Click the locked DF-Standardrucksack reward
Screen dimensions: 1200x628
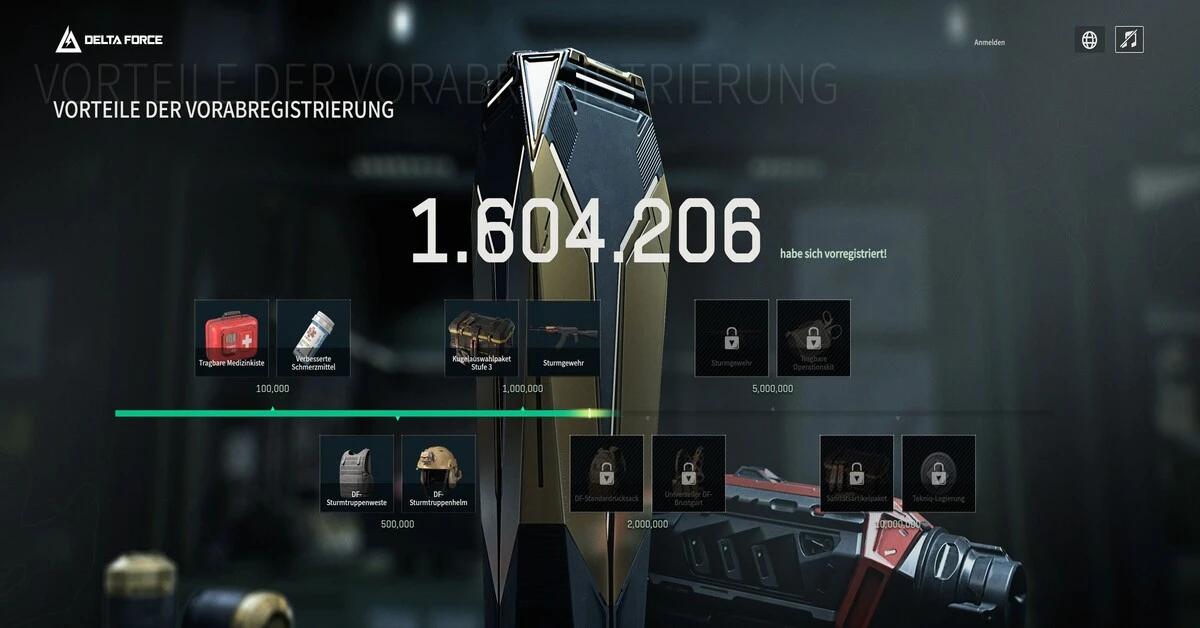[607, 473]
